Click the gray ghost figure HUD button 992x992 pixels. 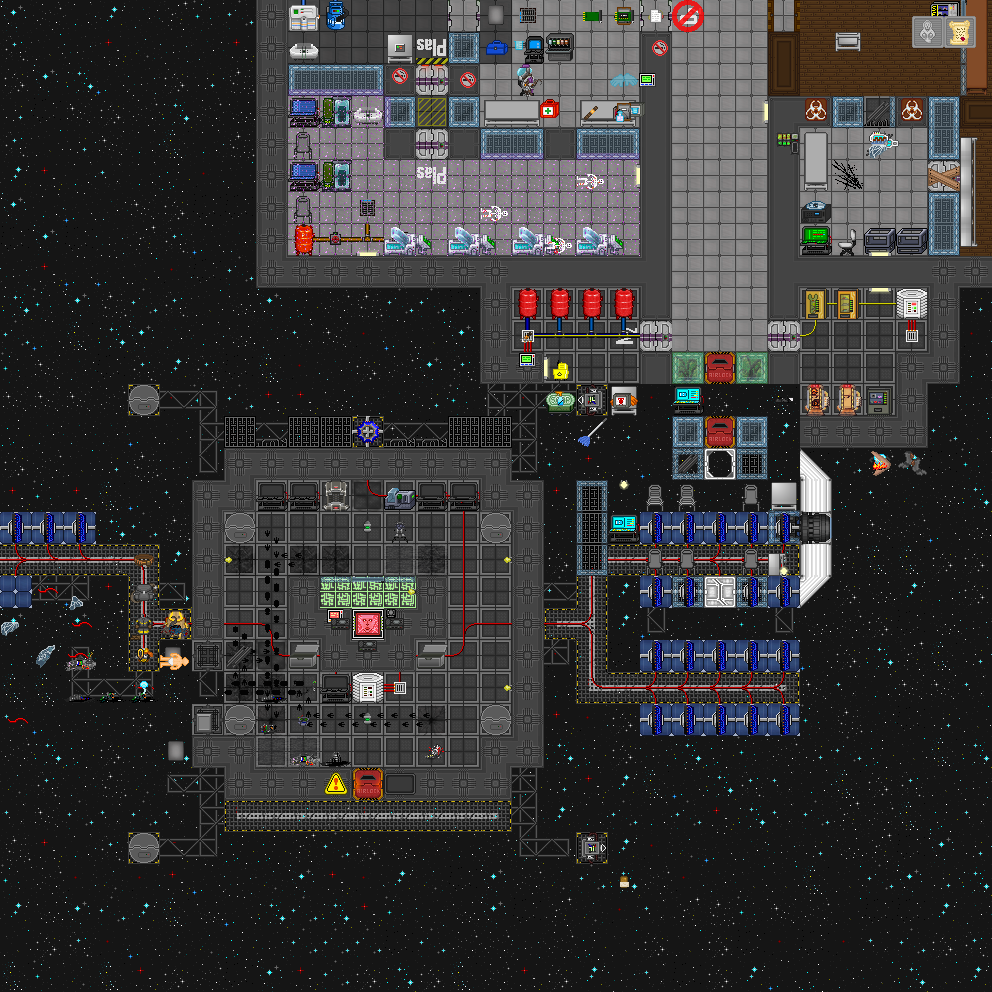coord(928,32)
